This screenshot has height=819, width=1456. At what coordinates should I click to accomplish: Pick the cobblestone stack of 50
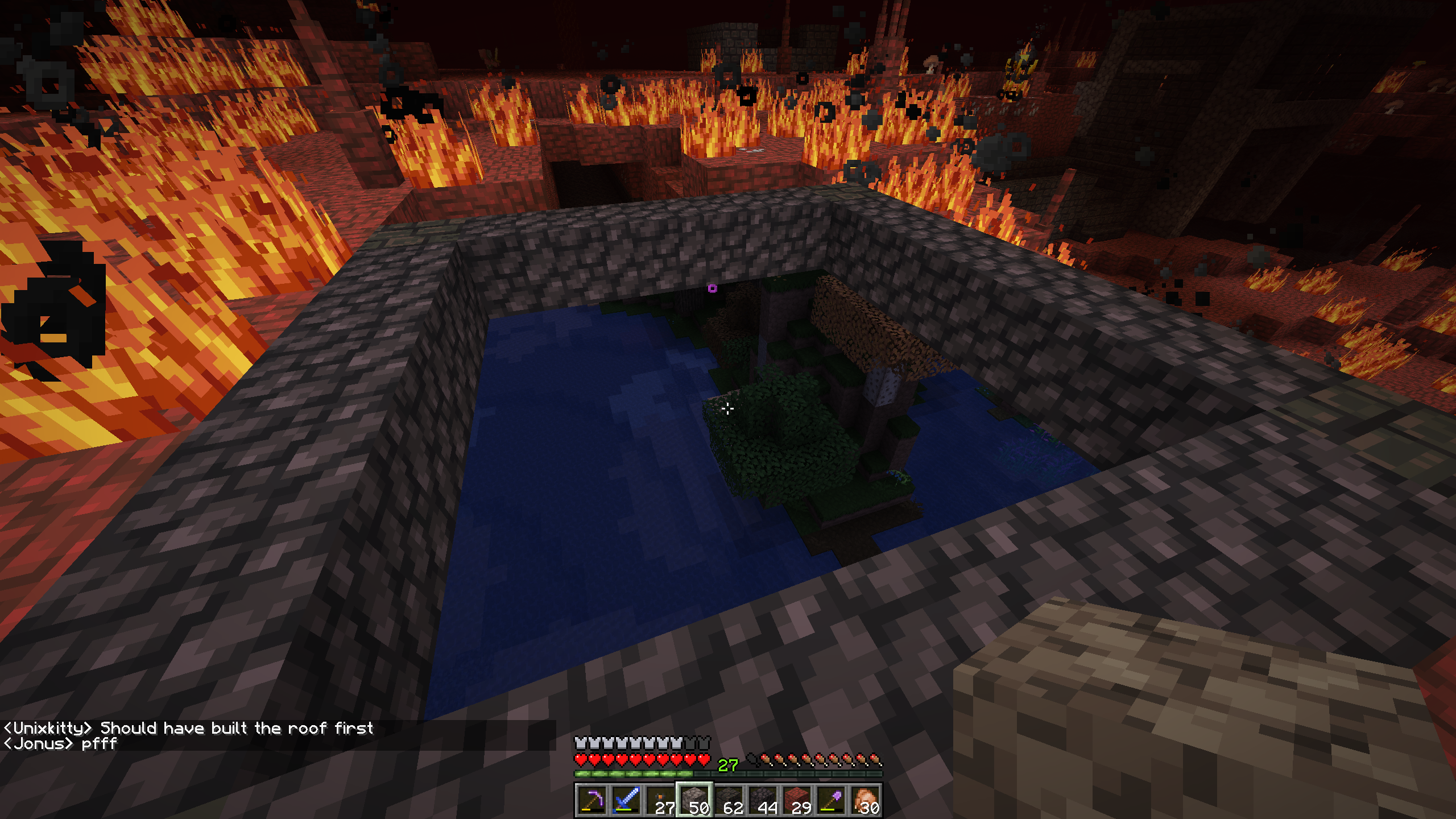pyautogui.click(x=694, y=800)
